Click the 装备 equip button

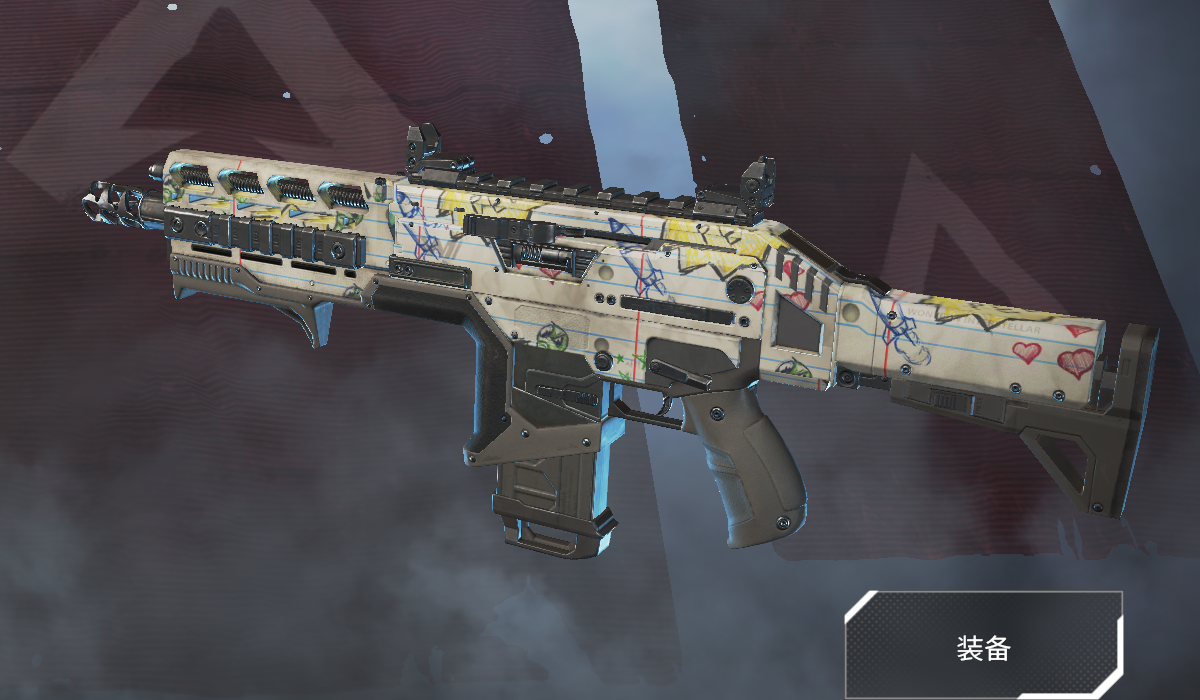point(983,646)
